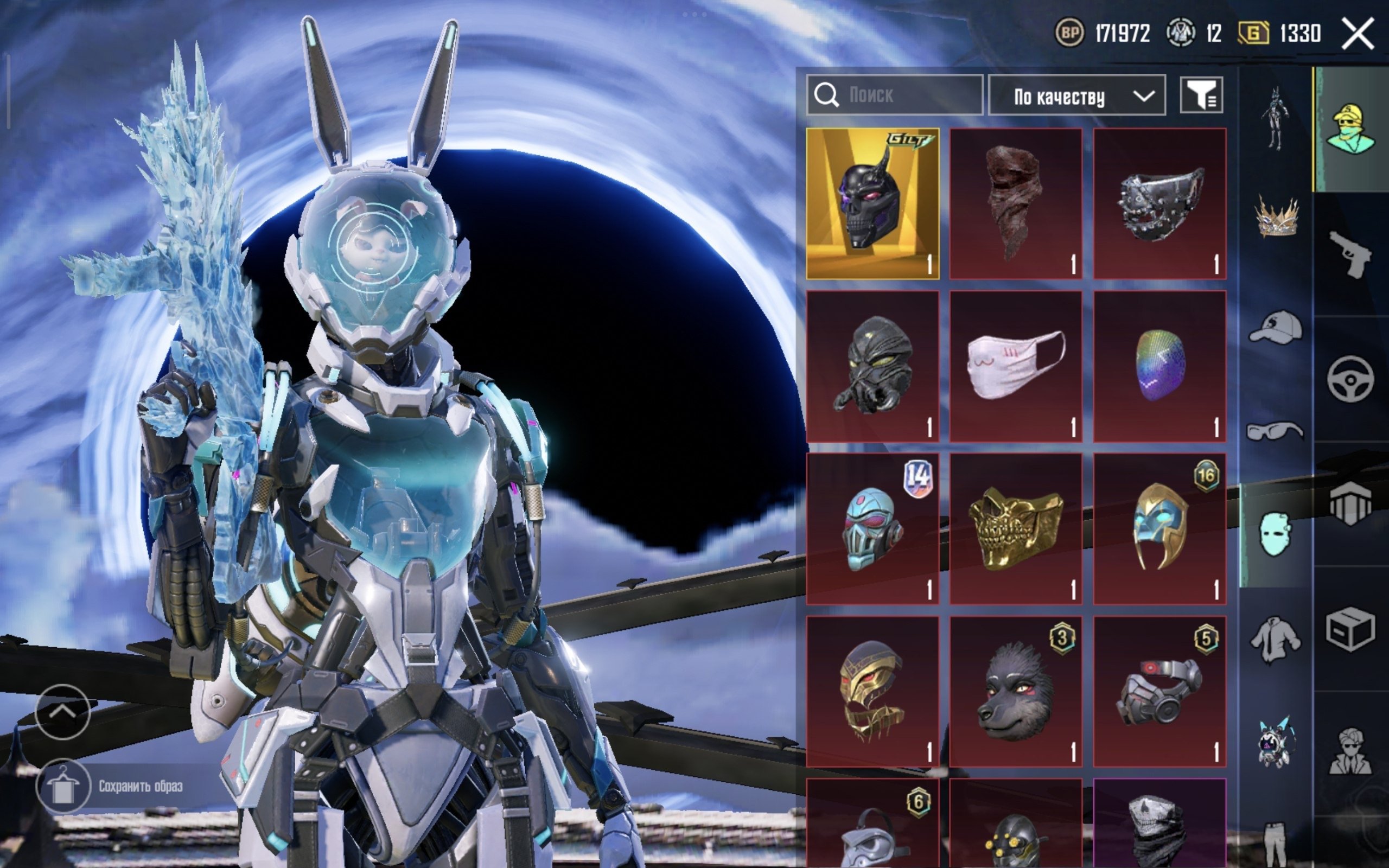The image size is (1389, 868).
Task: Switch to the cap headwear category
Action: tap(1275, 327)
